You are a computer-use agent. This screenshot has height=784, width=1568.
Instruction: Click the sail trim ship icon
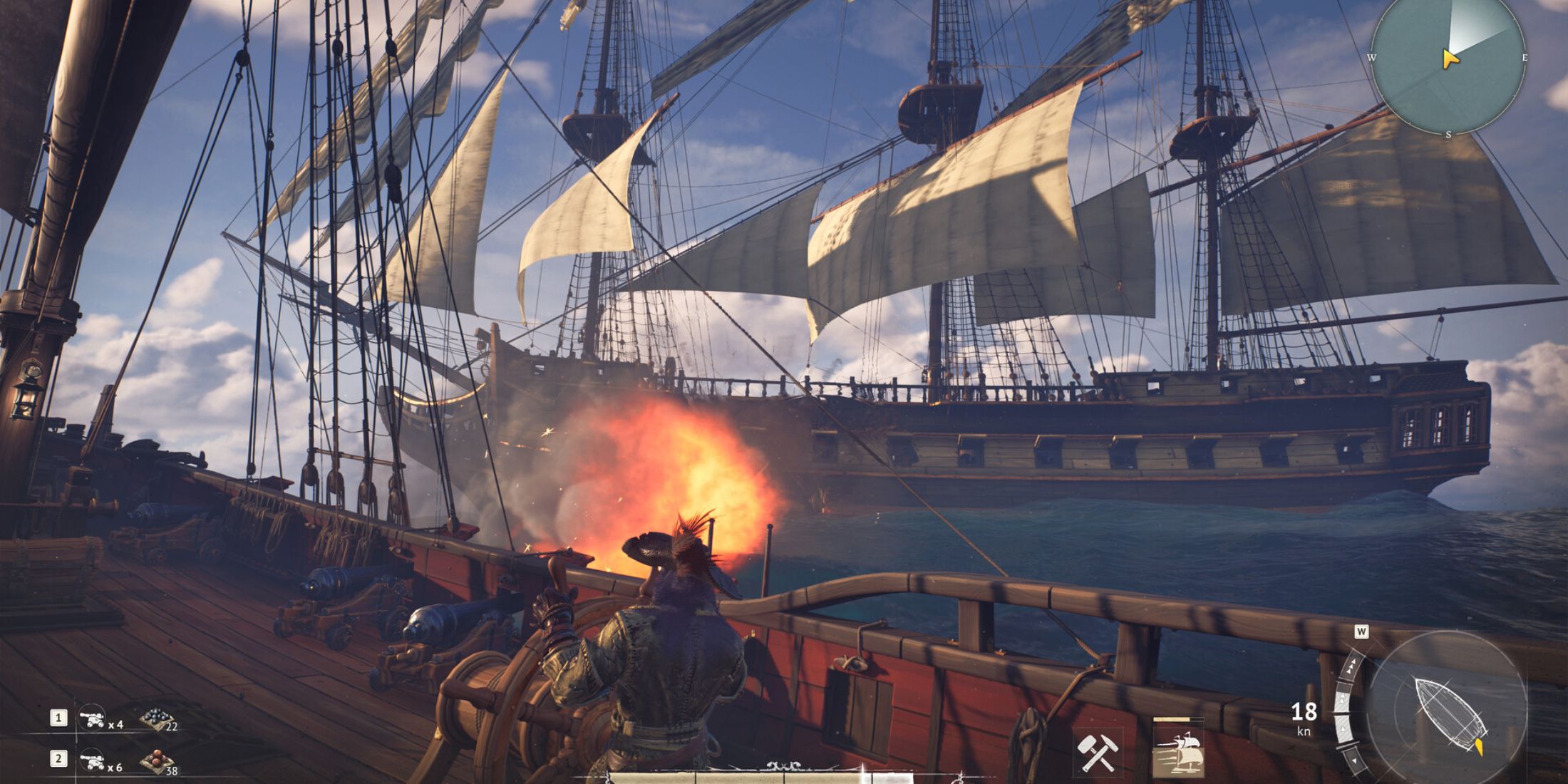coord(1180,752)
